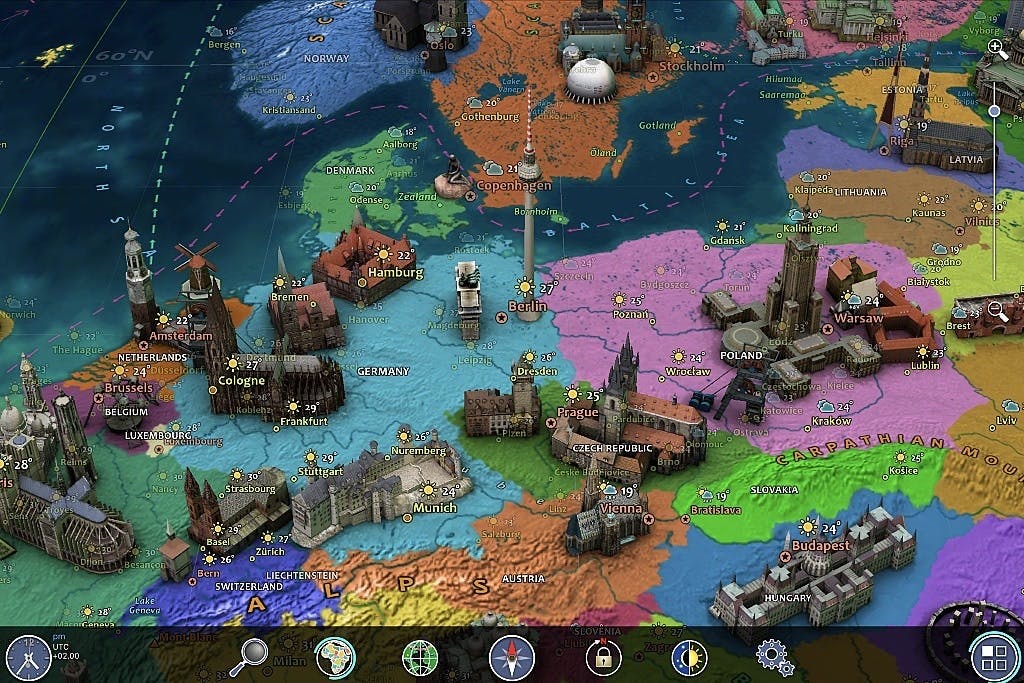Toggle the padlock lock button
Screen dimensions: 1024x683
coord(603,657)
